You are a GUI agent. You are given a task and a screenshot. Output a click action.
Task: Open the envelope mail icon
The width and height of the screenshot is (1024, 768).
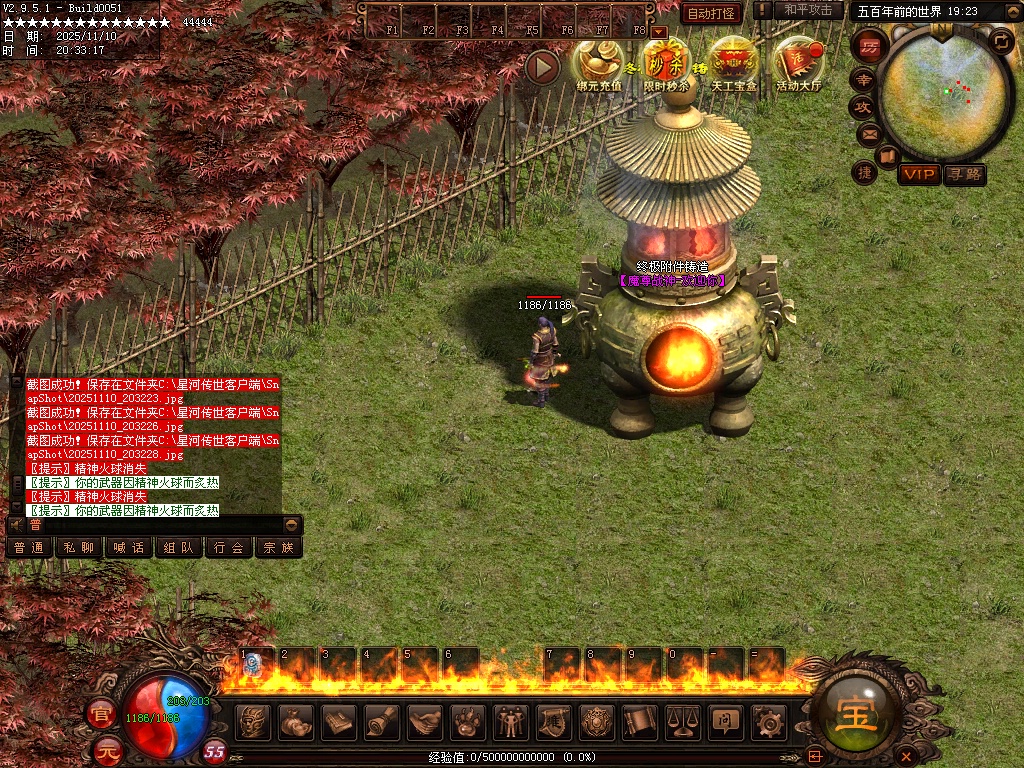click(869, 133)
